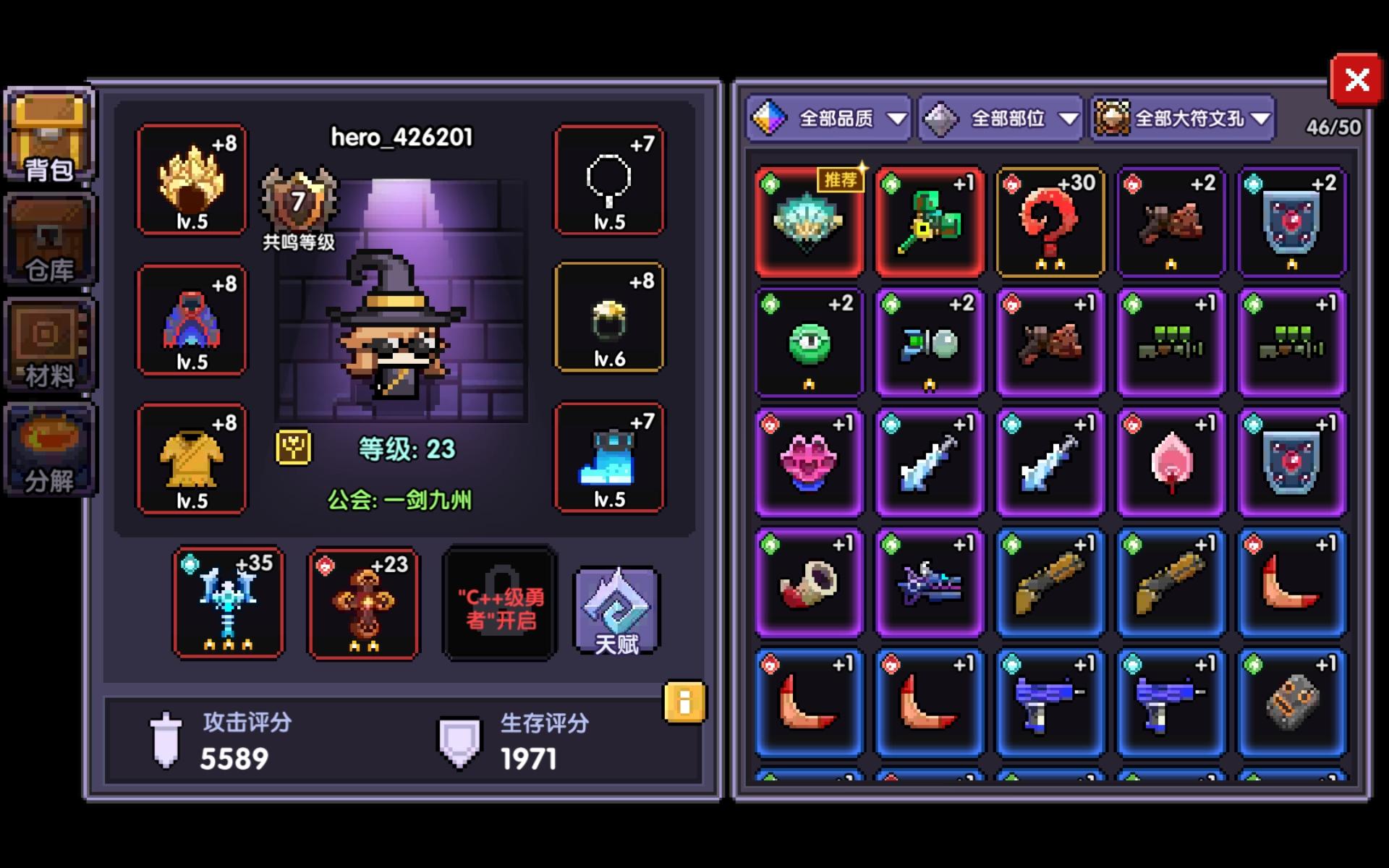Select the equipped +35 staff weapon

click(x=228, y=603)
